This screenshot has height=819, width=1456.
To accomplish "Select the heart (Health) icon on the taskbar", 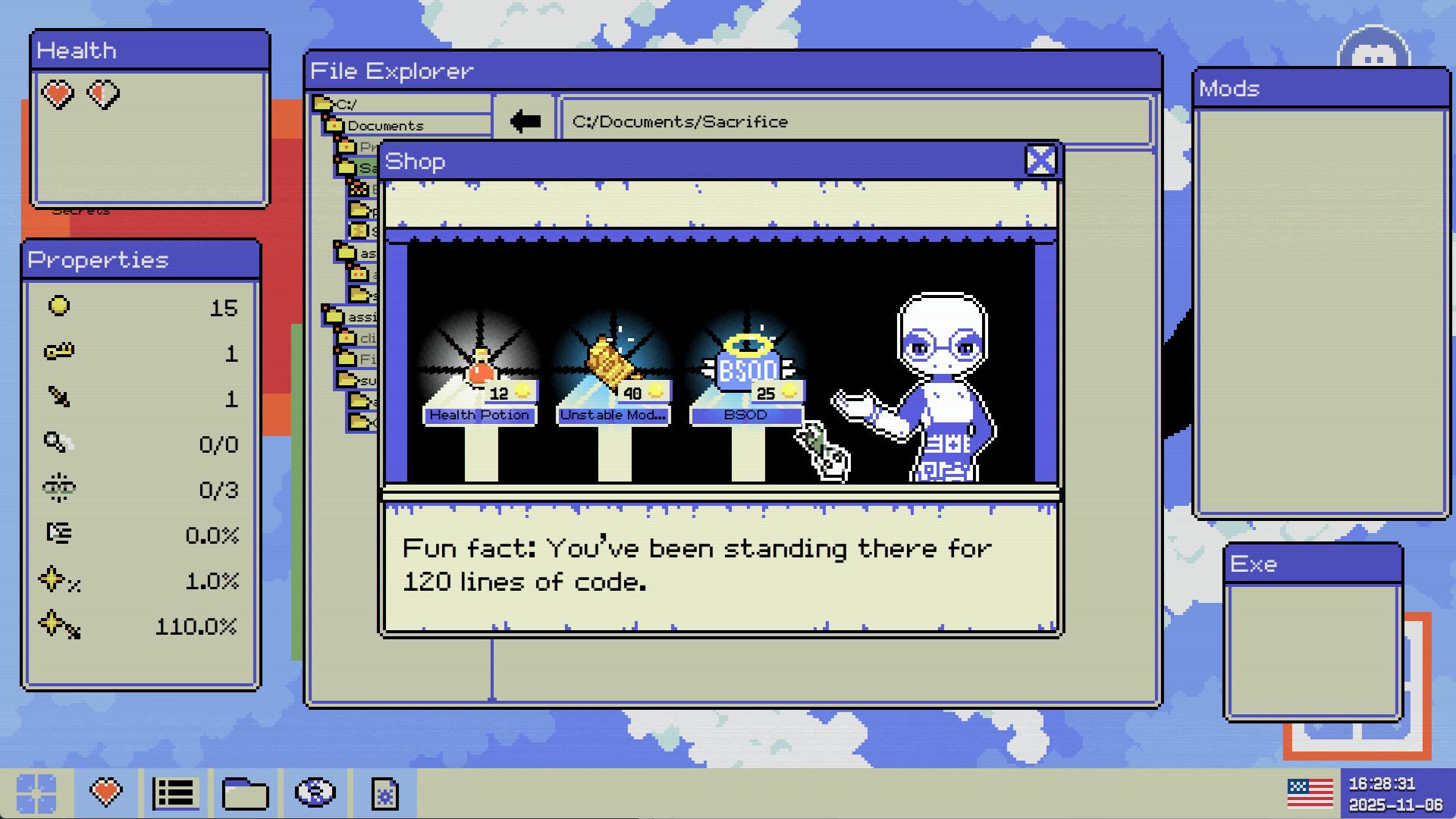I will click(x=107, y=793).
